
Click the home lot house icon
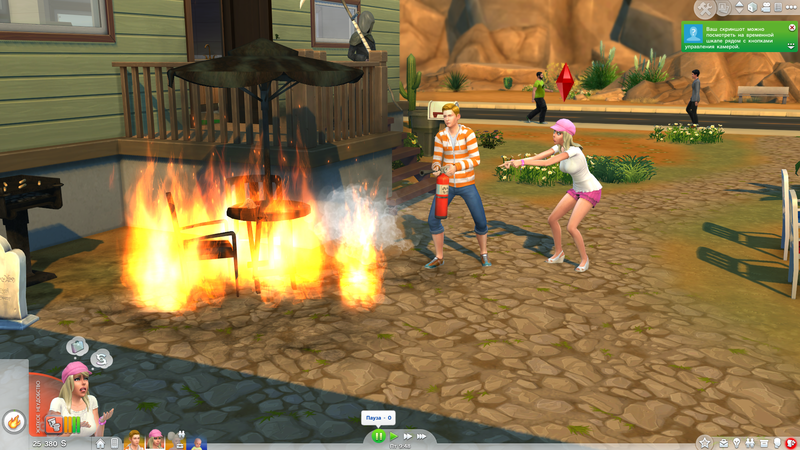[x=100, y=442]
